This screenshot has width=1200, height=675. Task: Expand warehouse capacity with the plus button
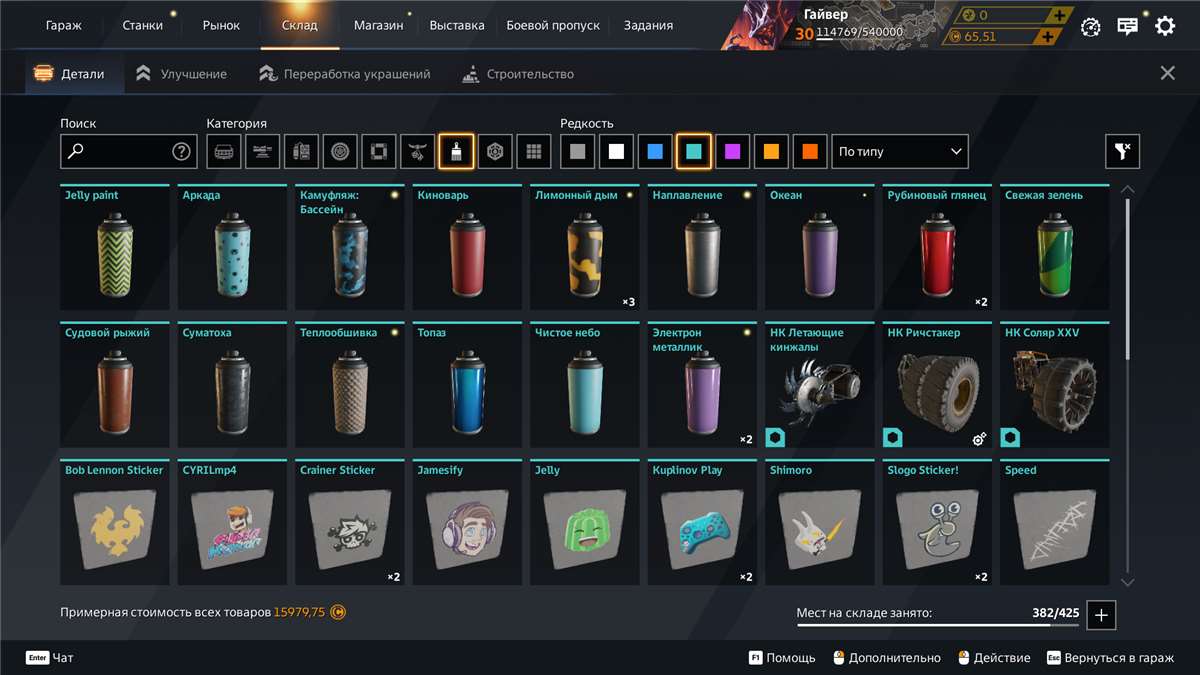(x=1101, y=615)
